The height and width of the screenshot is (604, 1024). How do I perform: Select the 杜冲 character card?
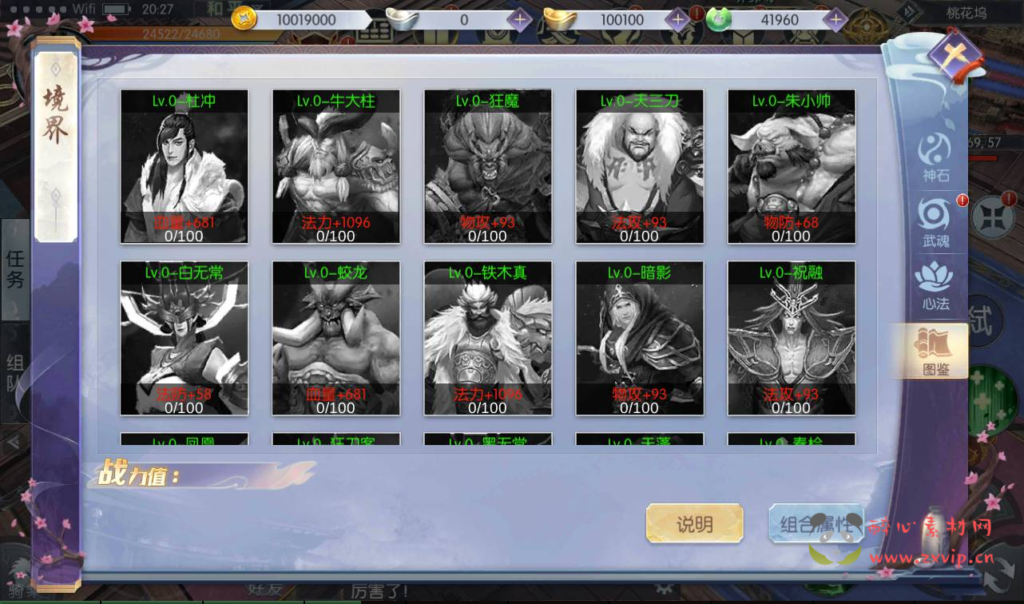pos(184,167)
